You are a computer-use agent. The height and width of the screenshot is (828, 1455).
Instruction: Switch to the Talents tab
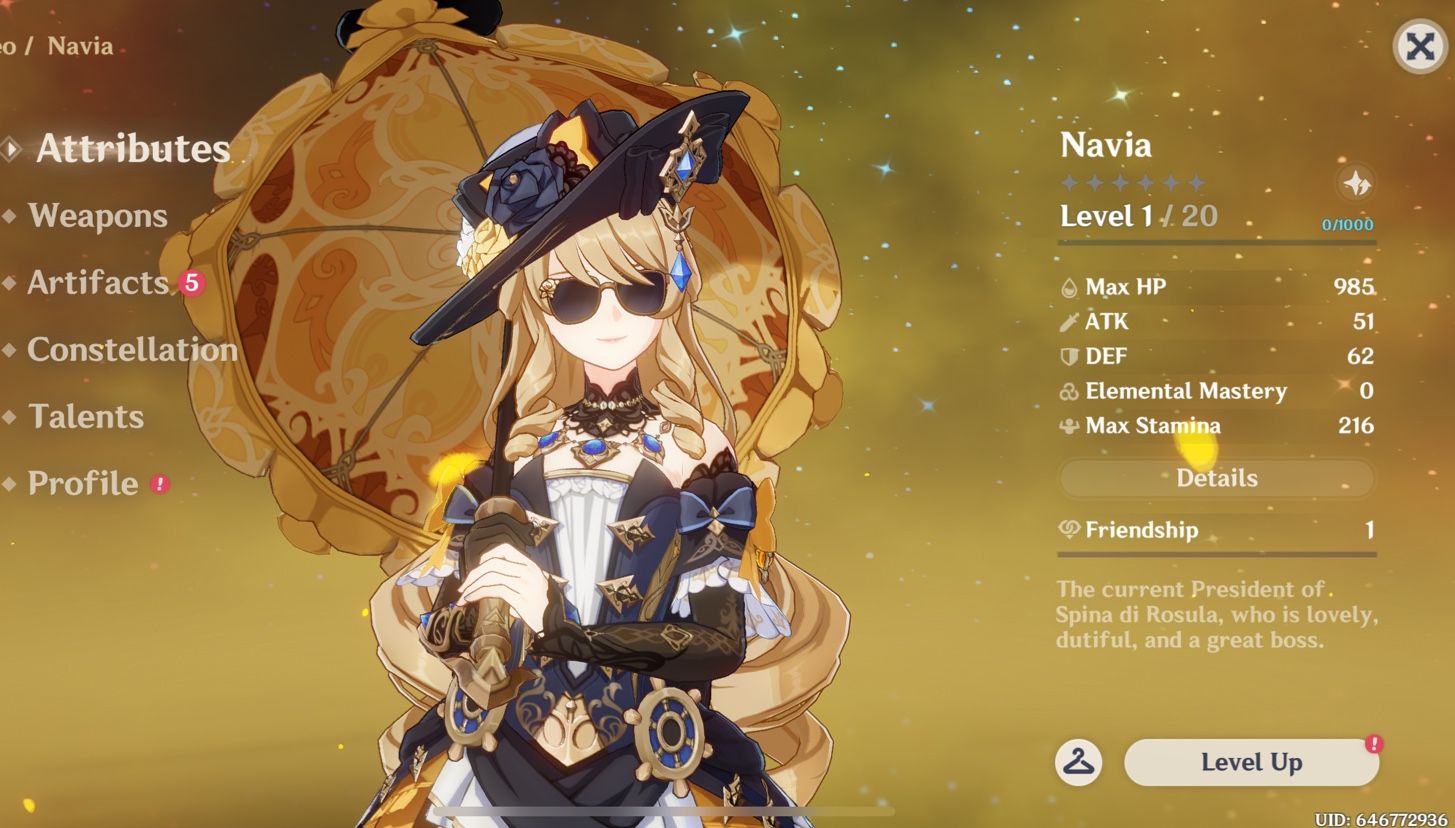click(x=86, y=417)
